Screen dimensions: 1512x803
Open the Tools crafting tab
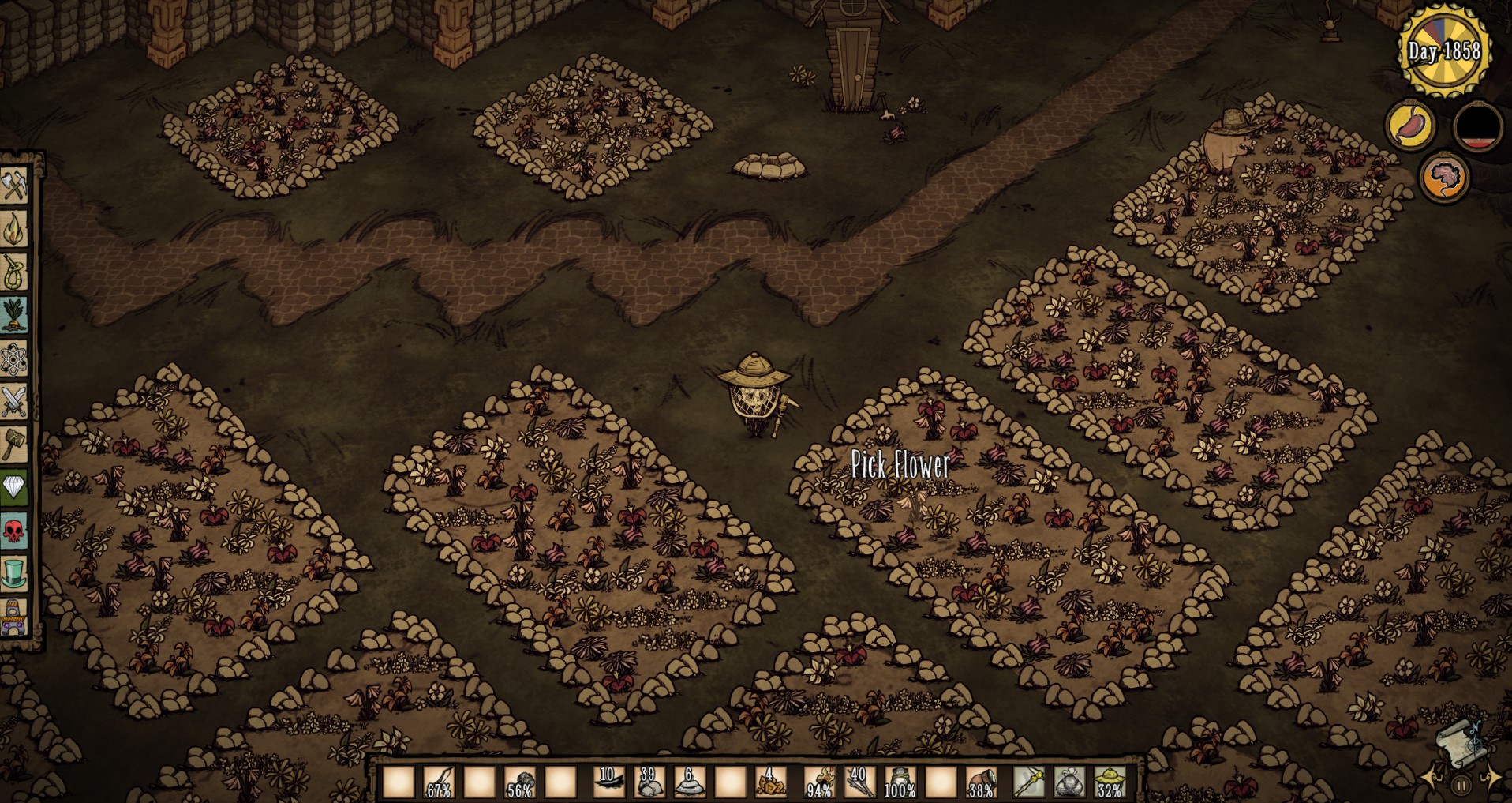pos(14,185)
